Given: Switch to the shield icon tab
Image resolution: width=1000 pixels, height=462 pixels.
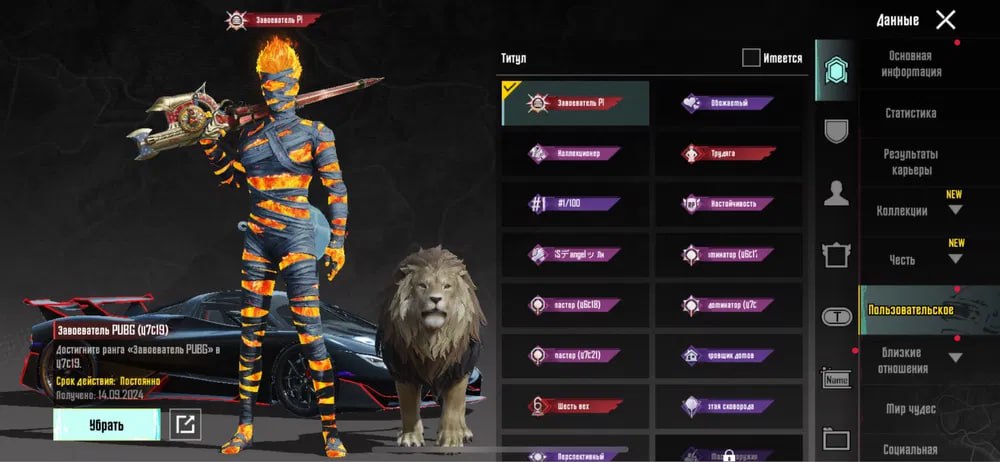Looking at the screenshot, I should [x=836, y=130].
